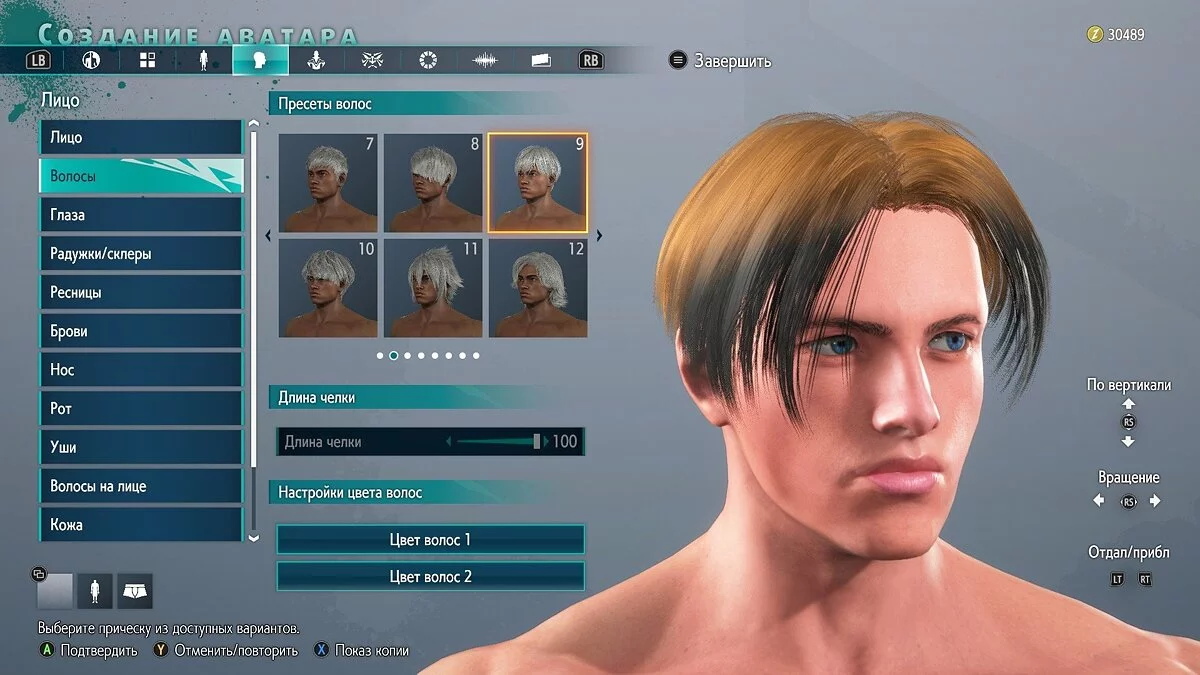The width and height of the screenshot is (1200, 675).
Task: Go to next hair preset page arrow
Action: pyautogui.click(x=599, y=236)
